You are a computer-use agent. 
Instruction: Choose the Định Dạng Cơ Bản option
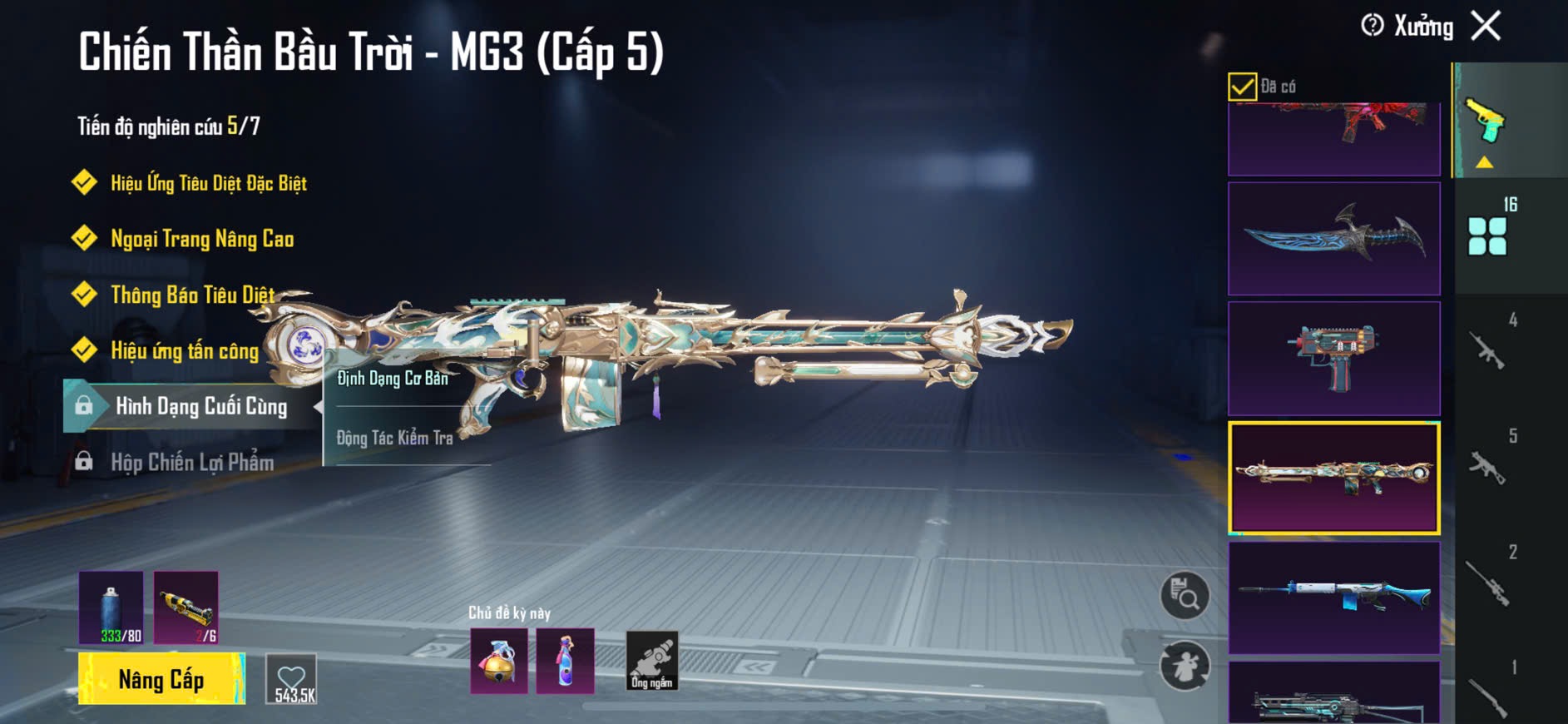392,379
